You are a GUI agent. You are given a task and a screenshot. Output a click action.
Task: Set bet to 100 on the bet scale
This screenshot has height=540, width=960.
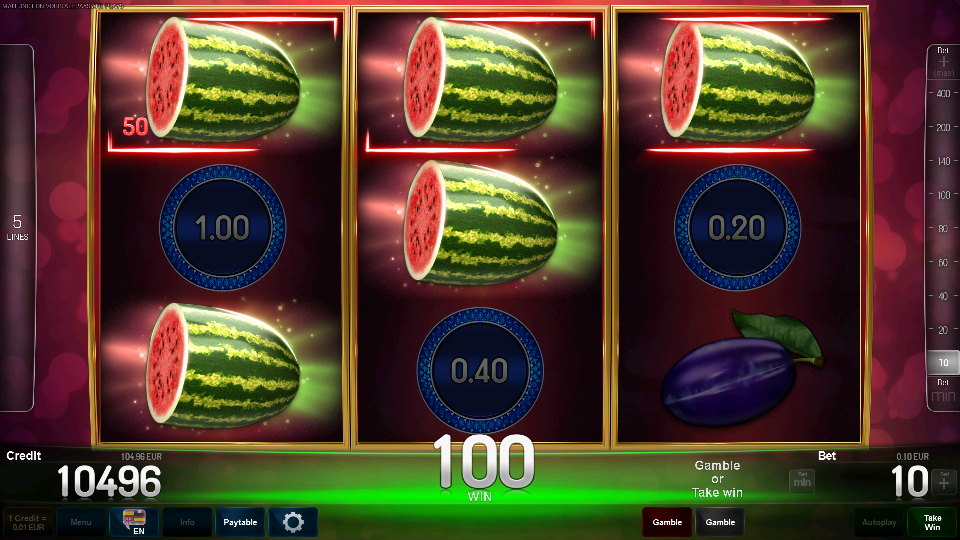tap(941, 195)
